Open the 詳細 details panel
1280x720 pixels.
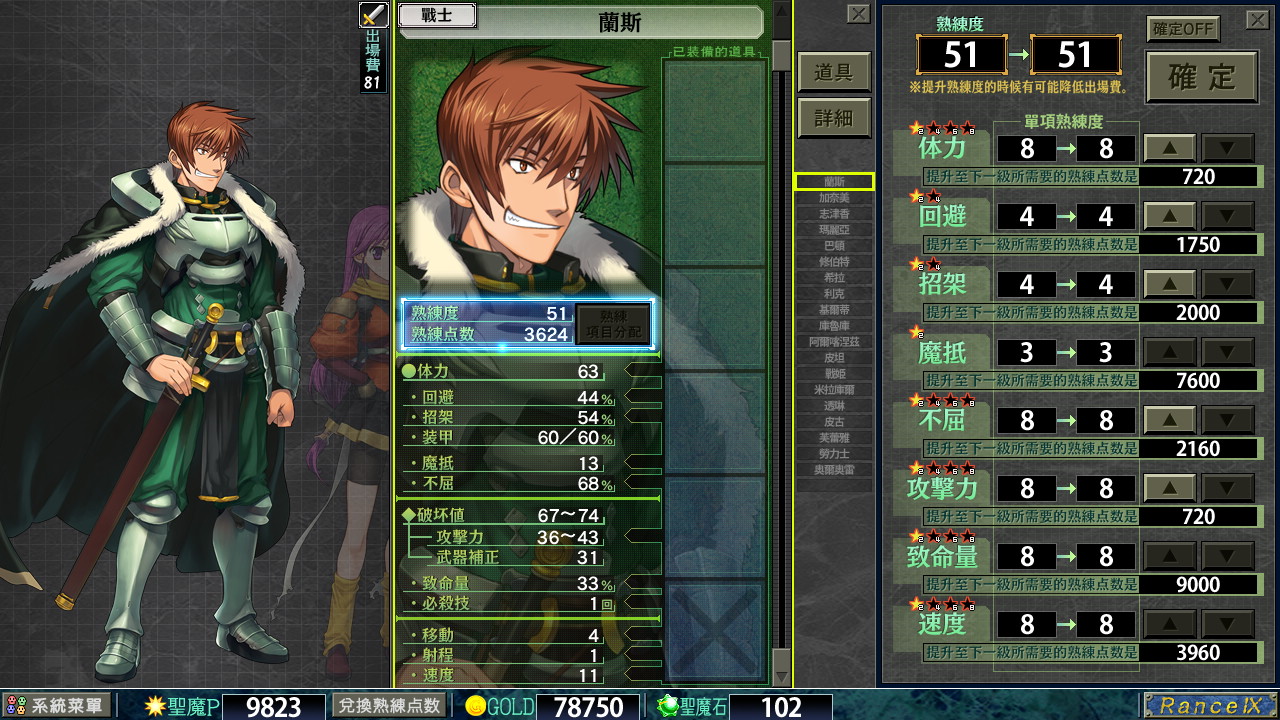[834, 118]
